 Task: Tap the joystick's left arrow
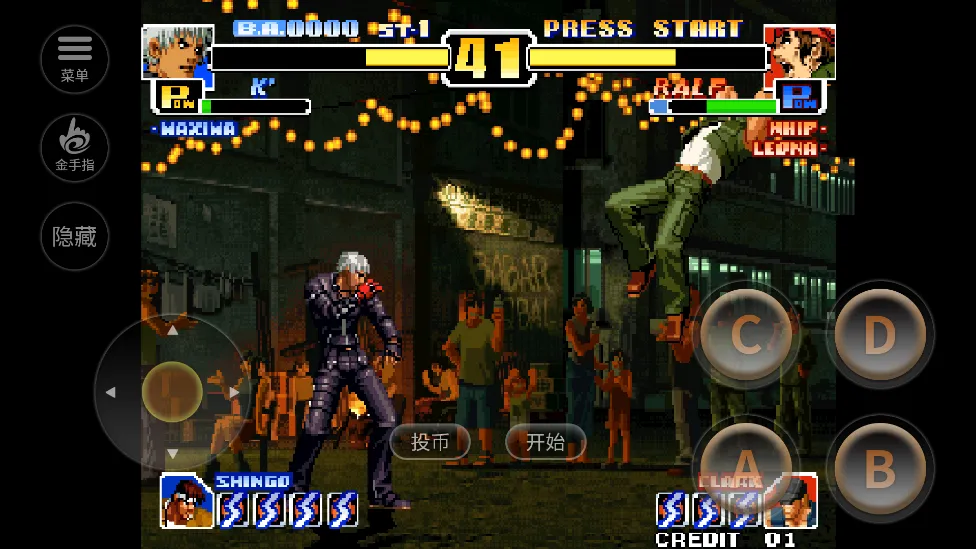(x=110, y=392)
